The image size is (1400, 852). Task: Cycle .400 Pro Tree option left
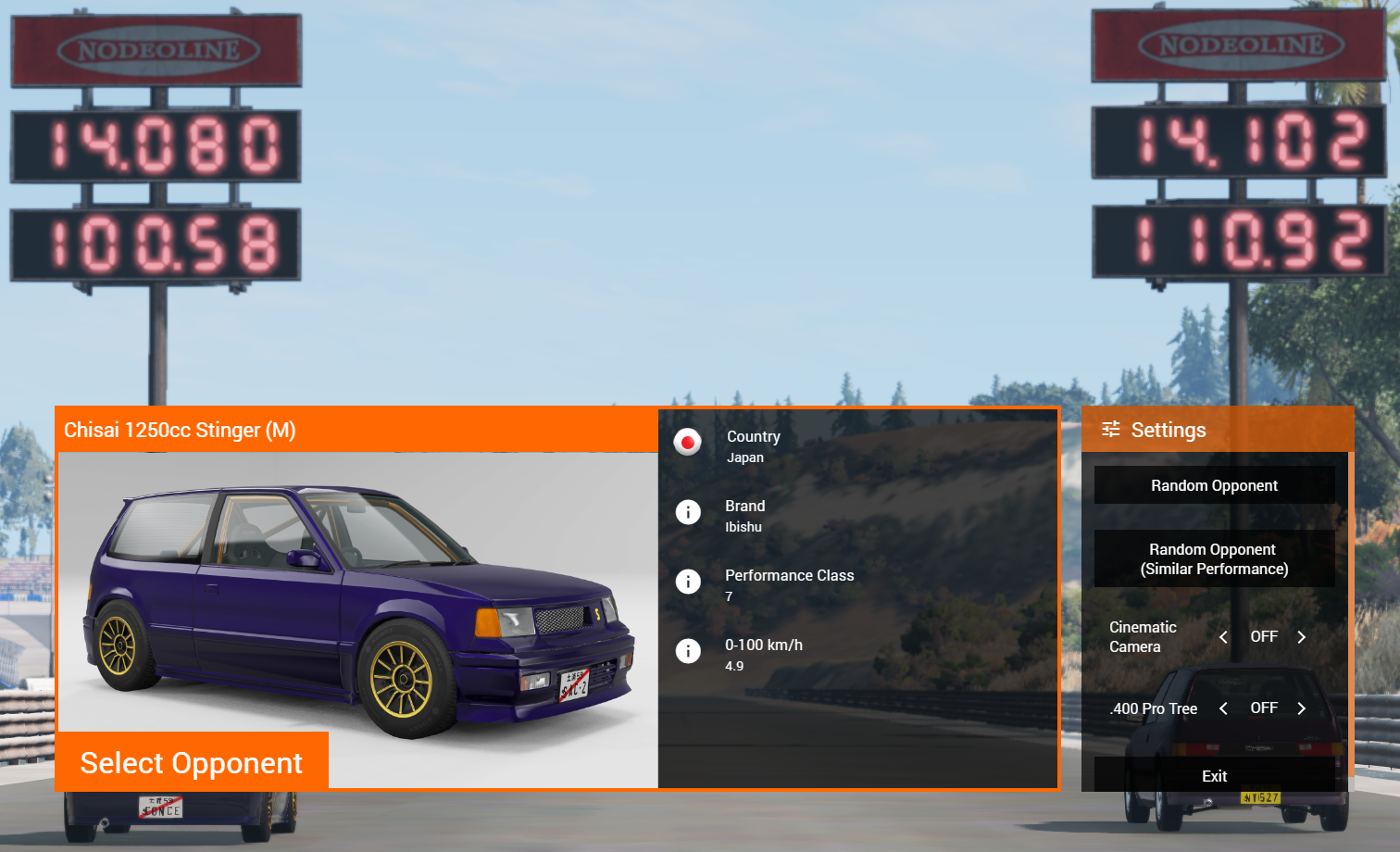1223,708
